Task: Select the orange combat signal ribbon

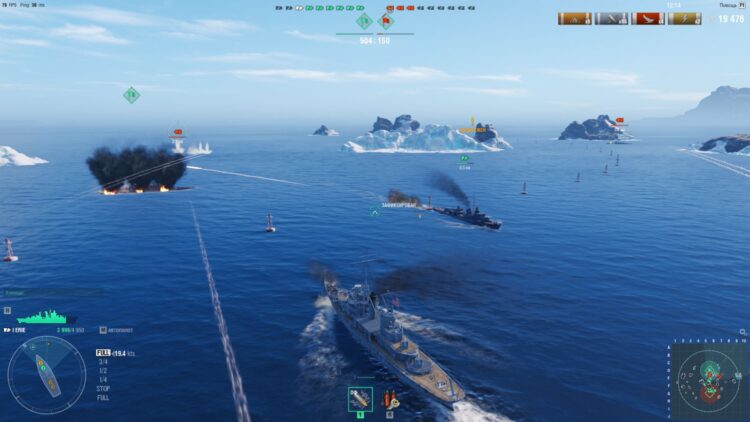Action: coord(575,18)
